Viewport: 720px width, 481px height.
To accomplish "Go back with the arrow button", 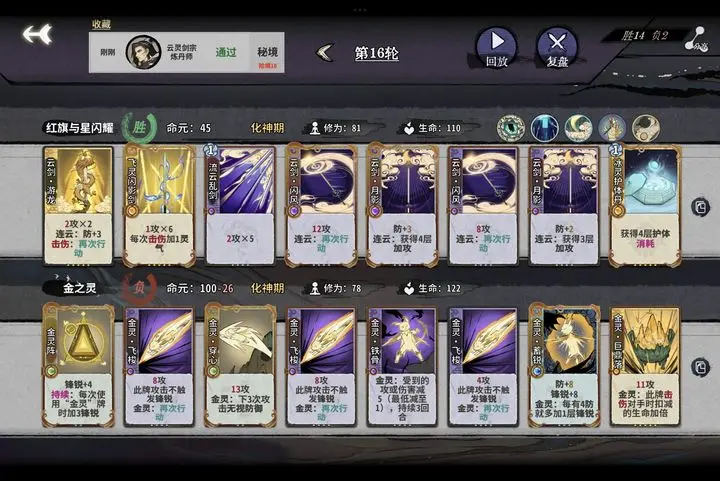I will 38,34.
